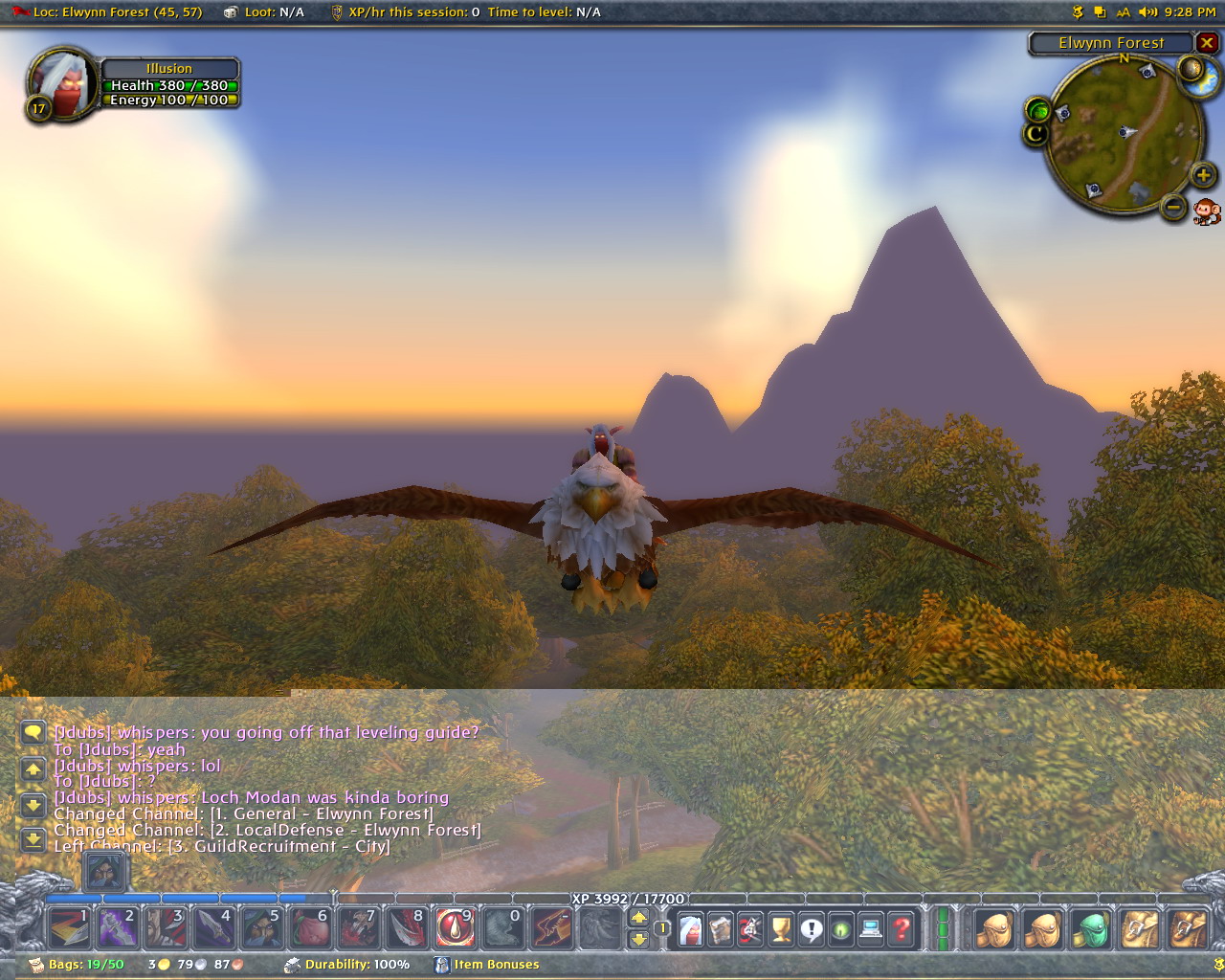Zoom in the minimap with plus button
Screen dimensions: 1225x980
(1203, 175)
